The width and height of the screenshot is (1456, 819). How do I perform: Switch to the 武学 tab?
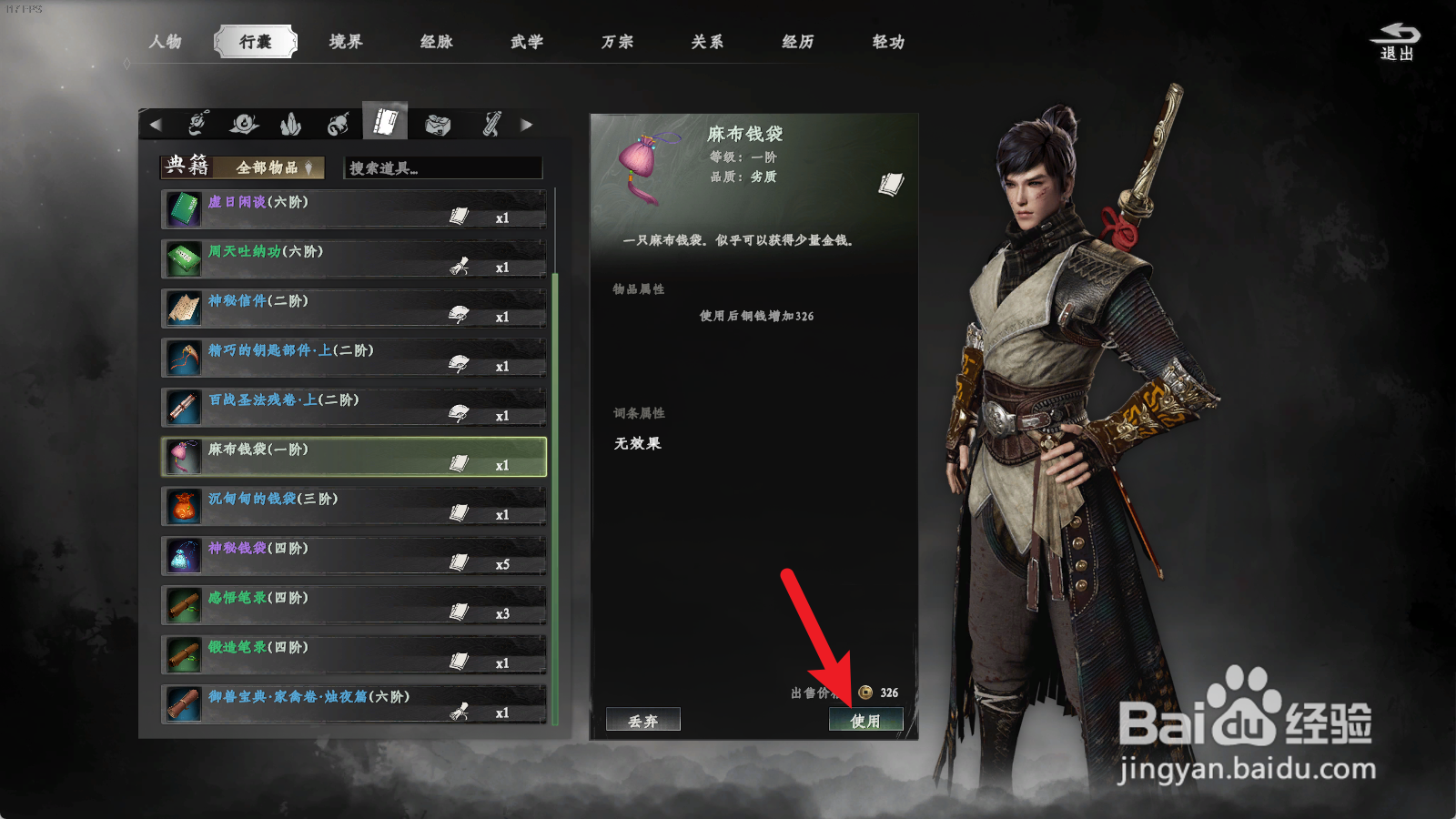point(526,41)
